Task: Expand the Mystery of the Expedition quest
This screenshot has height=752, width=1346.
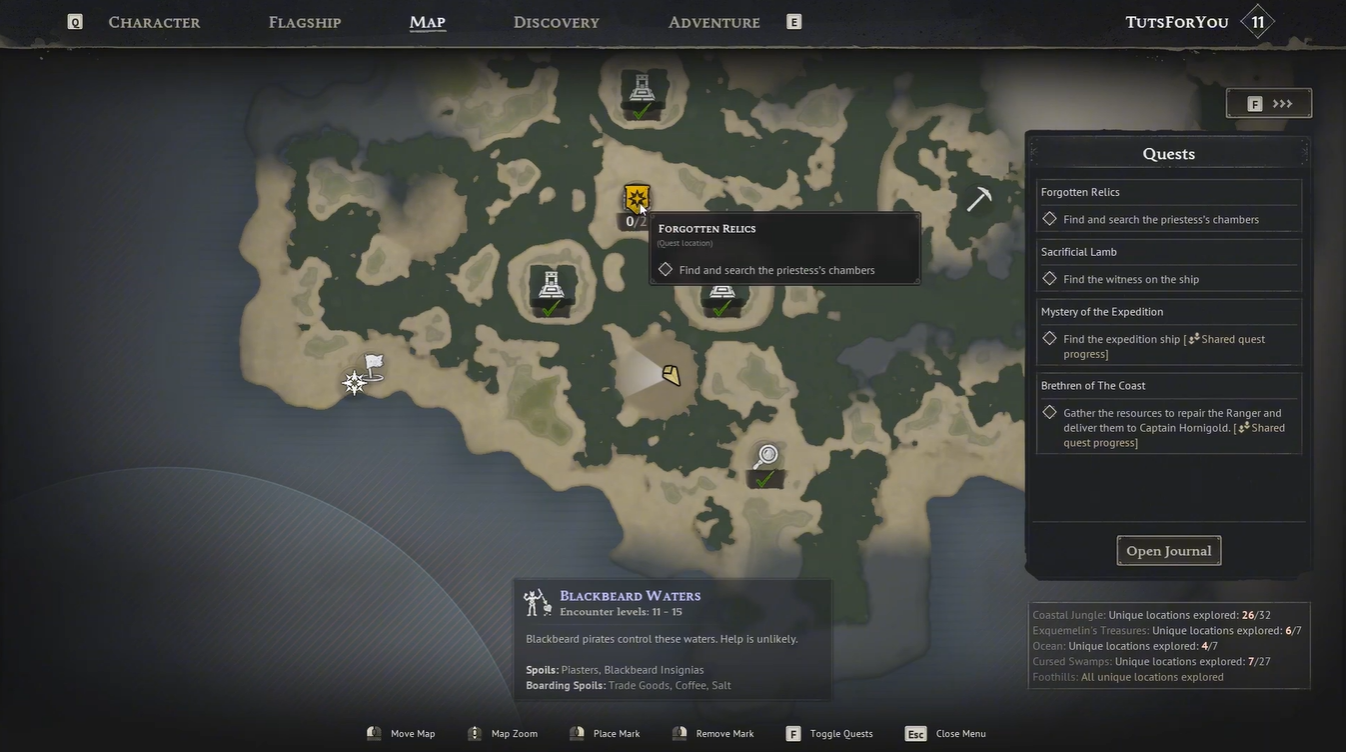Action: 1102,311
